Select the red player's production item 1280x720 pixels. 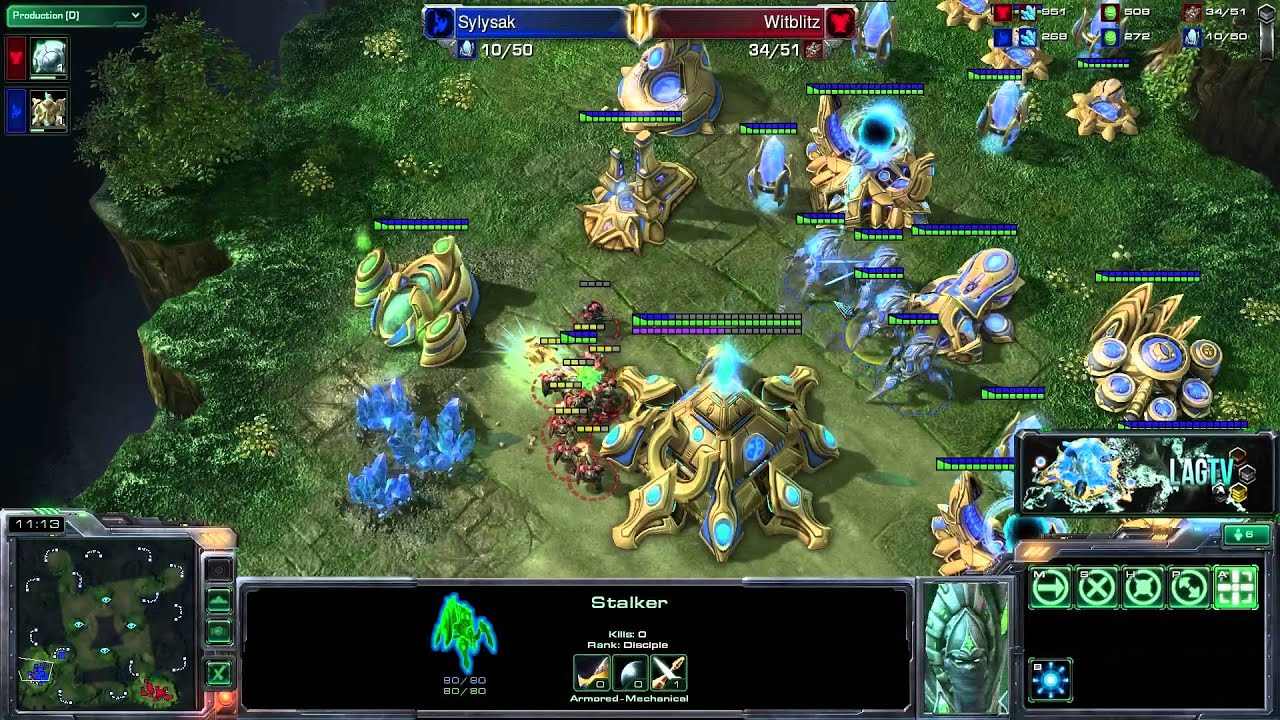point(48,58)
